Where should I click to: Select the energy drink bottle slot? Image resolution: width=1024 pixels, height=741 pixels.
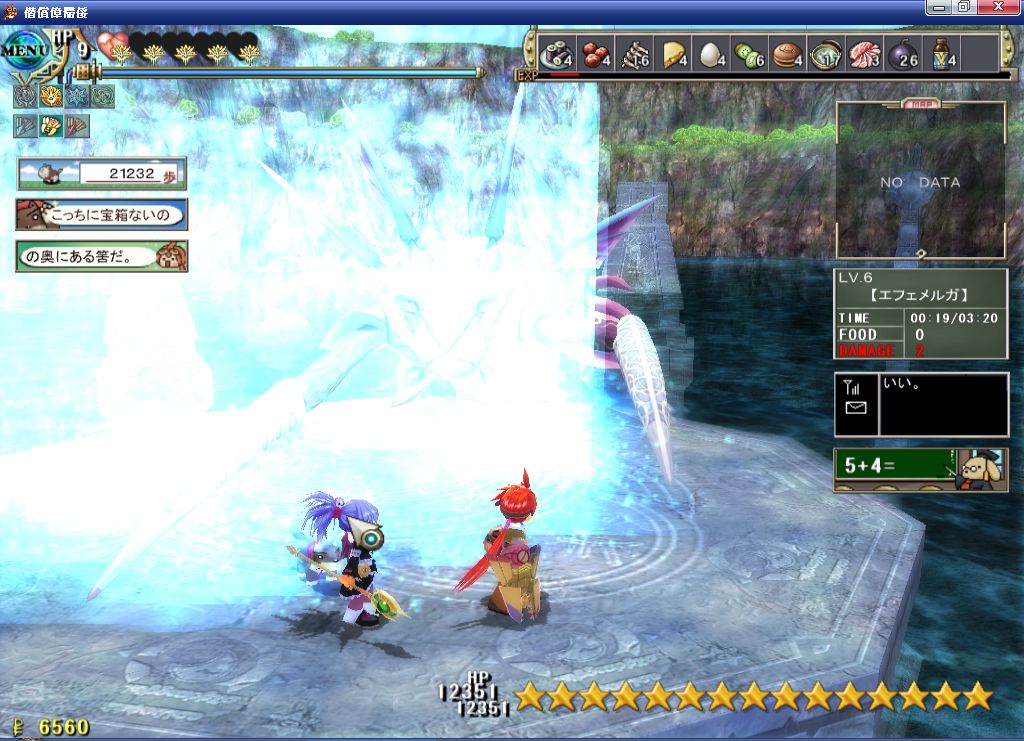(940, 53)
